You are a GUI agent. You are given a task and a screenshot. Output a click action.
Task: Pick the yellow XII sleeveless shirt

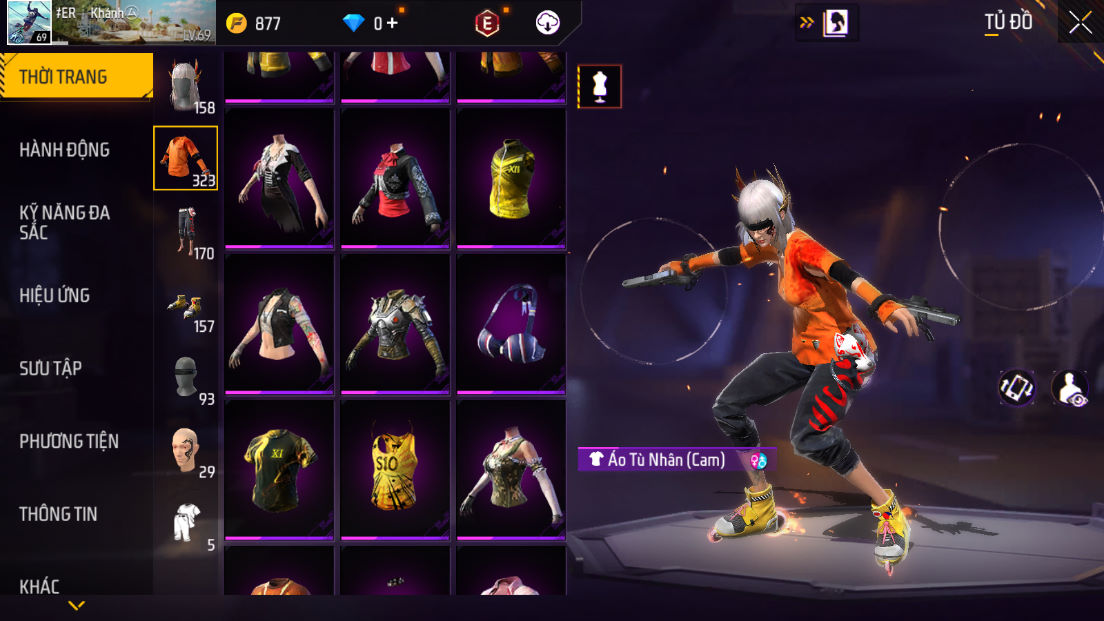click(510, 177)
